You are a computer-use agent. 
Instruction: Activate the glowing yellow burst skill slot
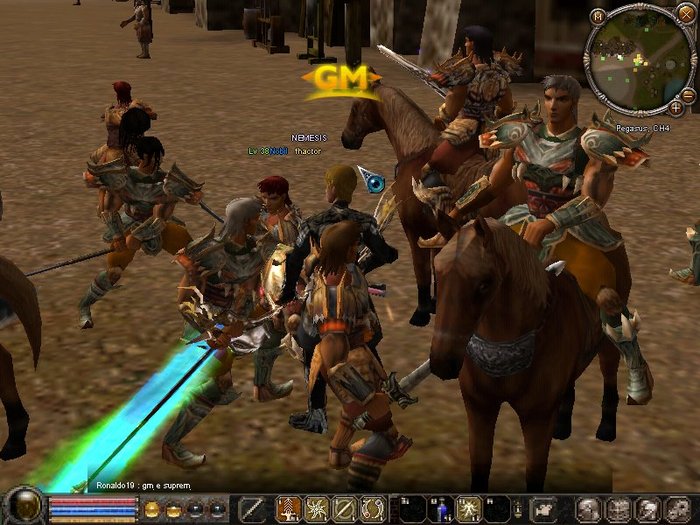pos(467,509)
